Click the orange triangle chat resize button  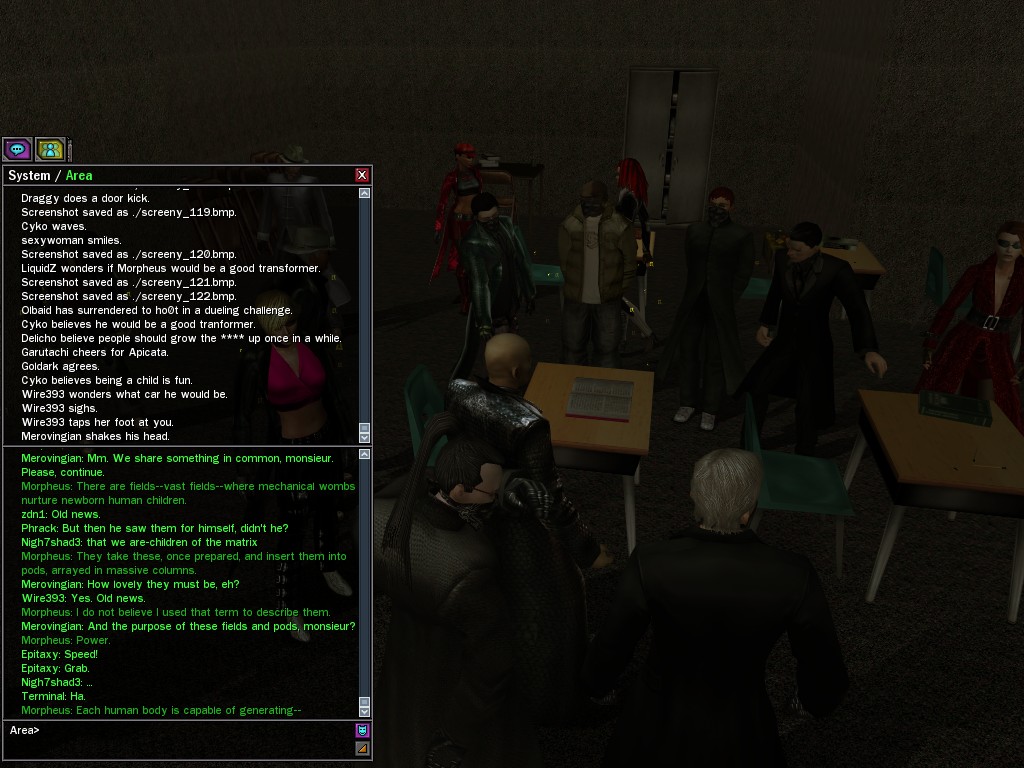(362, 748)
